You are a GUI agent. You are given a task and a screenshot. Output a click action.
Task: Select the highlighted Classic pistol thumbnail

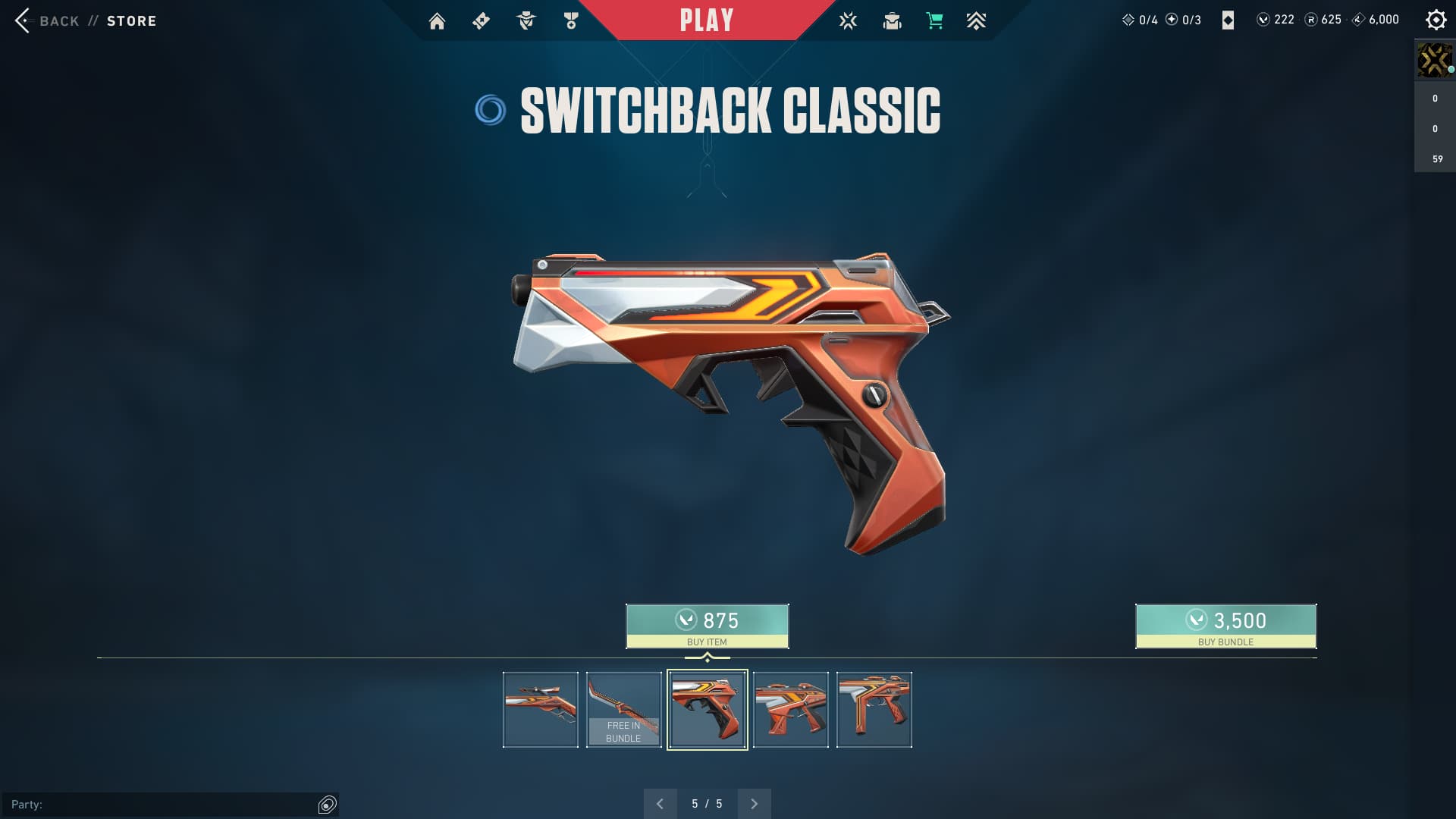click(x=707, y=710)
